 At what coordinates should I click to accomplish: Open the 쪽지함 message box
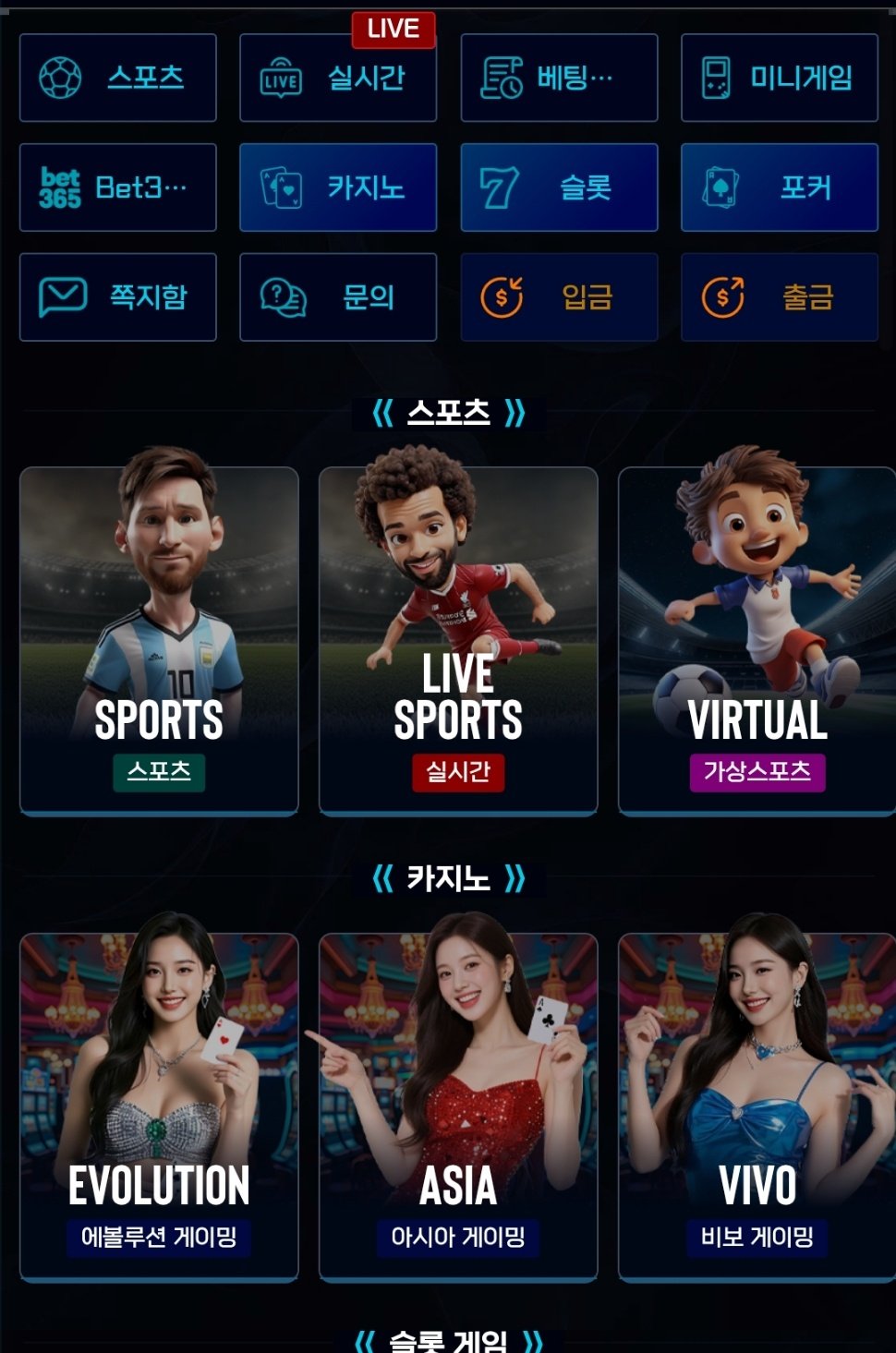tap(118, 297)
